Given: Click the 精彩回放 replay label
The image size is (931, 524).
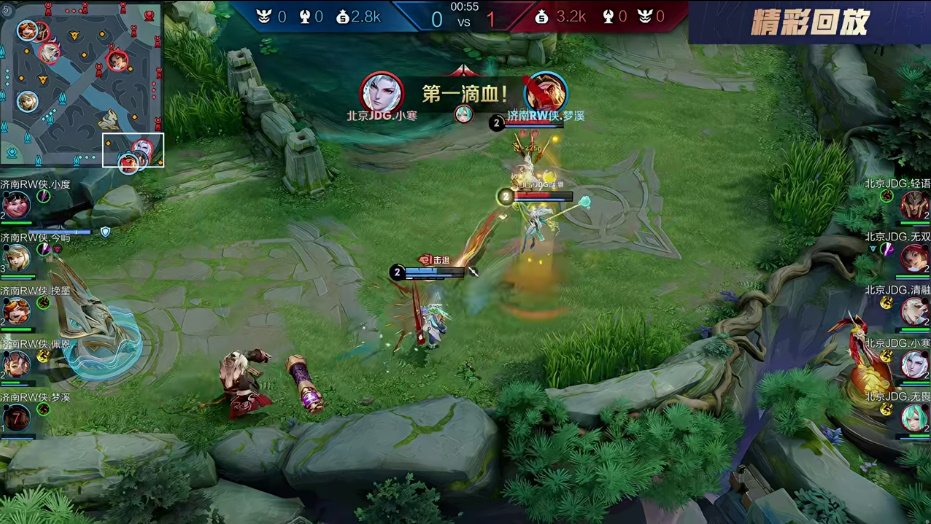Looking at the screenshot, I should pos(809,22).
